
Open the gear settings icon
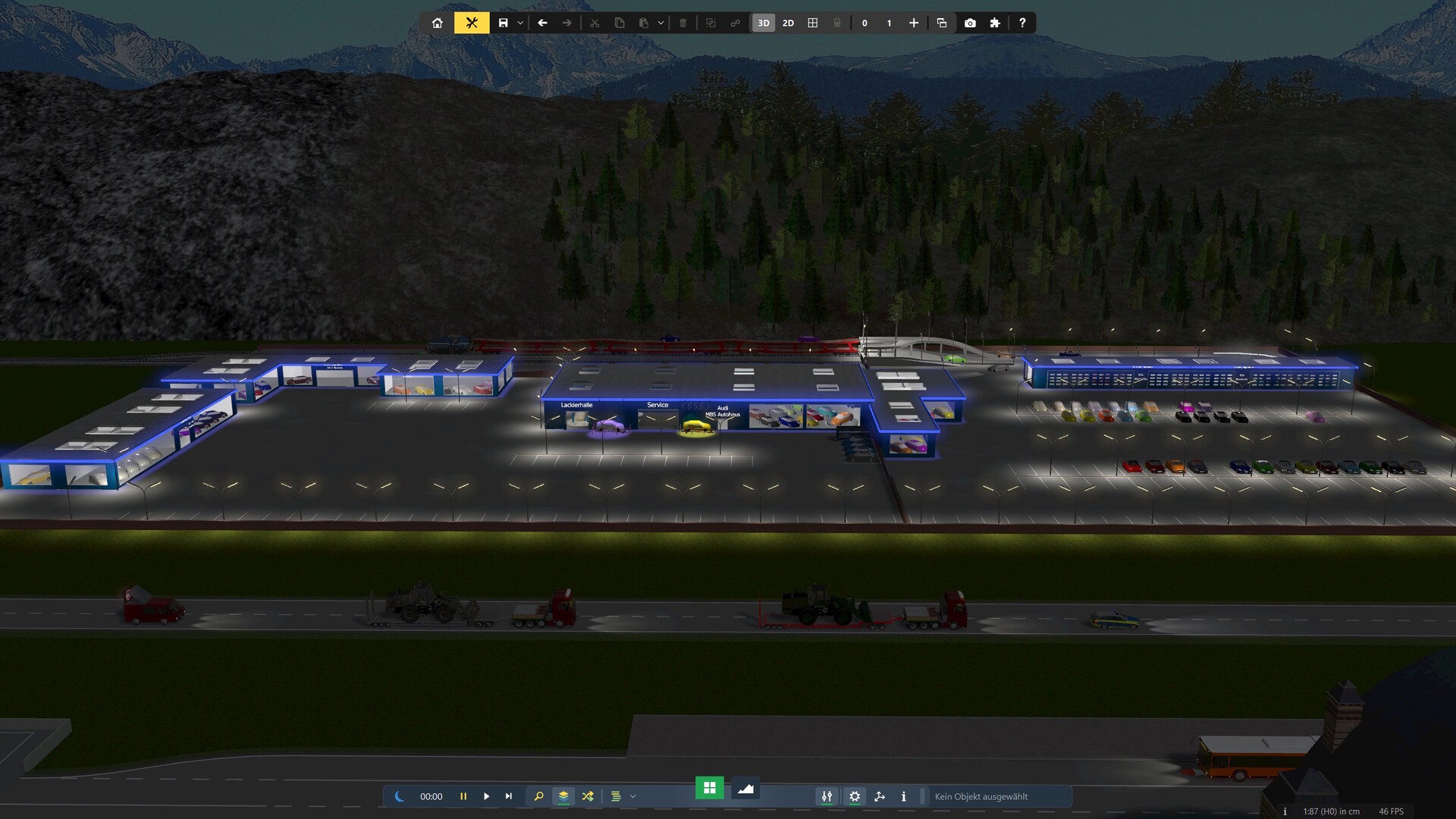point(855,796)
